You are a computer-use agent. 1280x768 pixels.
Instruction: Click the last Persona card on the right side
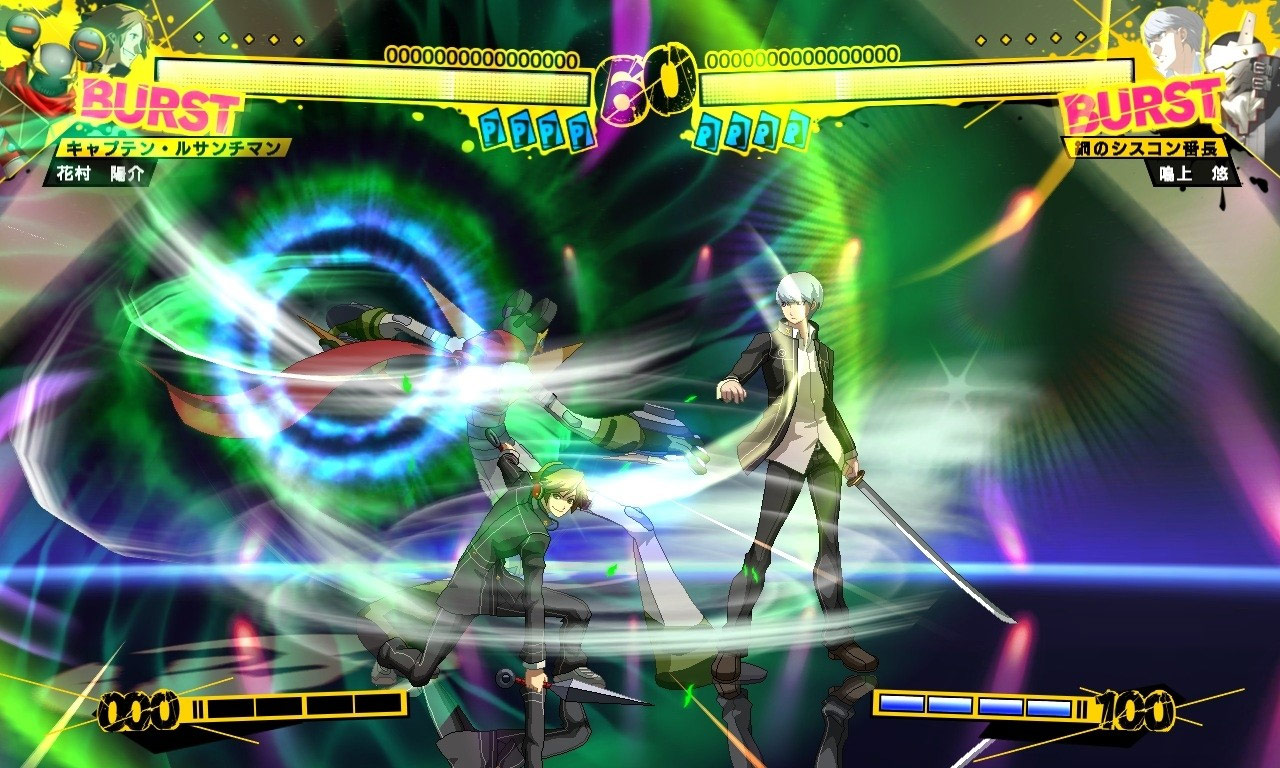pos(795,129)
